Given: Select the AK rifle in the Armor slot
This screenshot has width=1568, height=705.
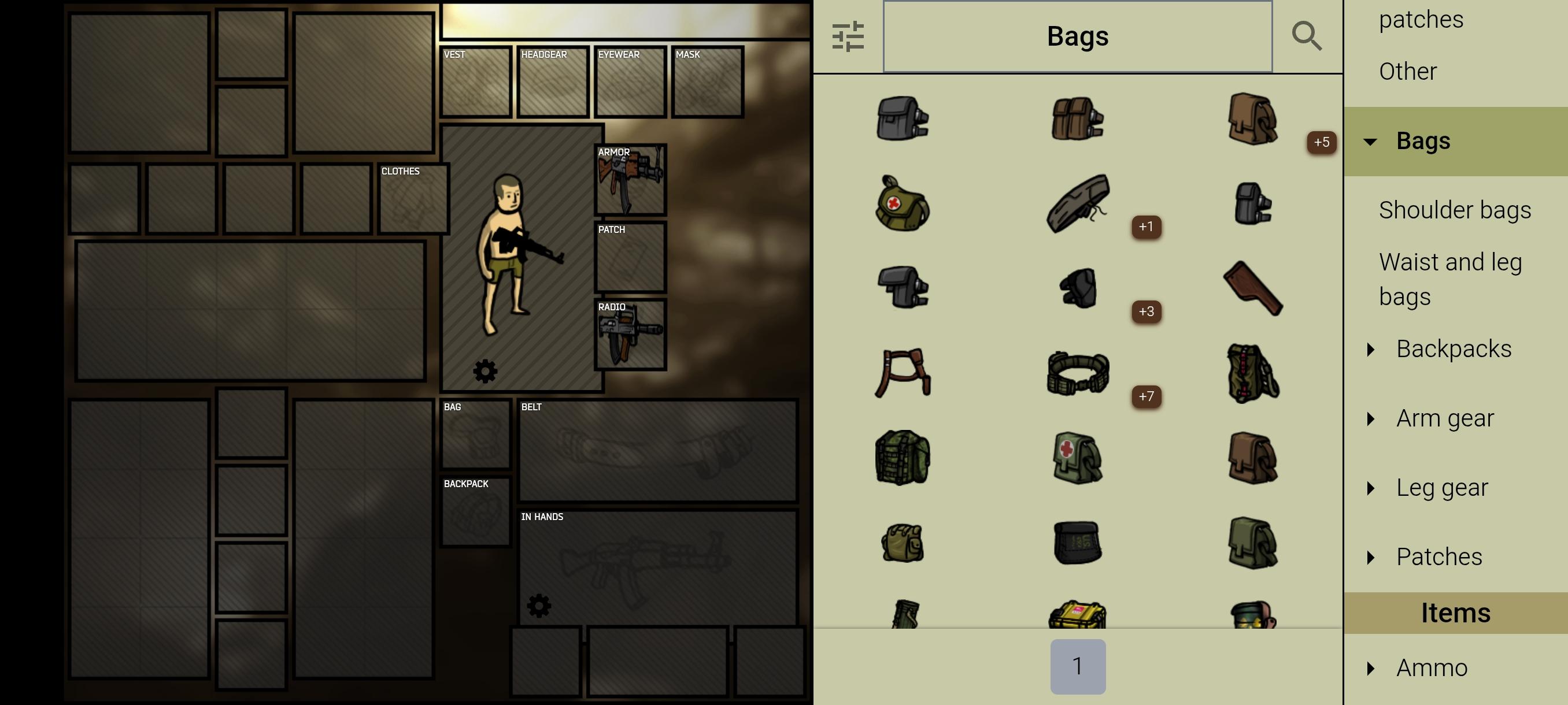Looking at the screenshot, I should (630, 180).
